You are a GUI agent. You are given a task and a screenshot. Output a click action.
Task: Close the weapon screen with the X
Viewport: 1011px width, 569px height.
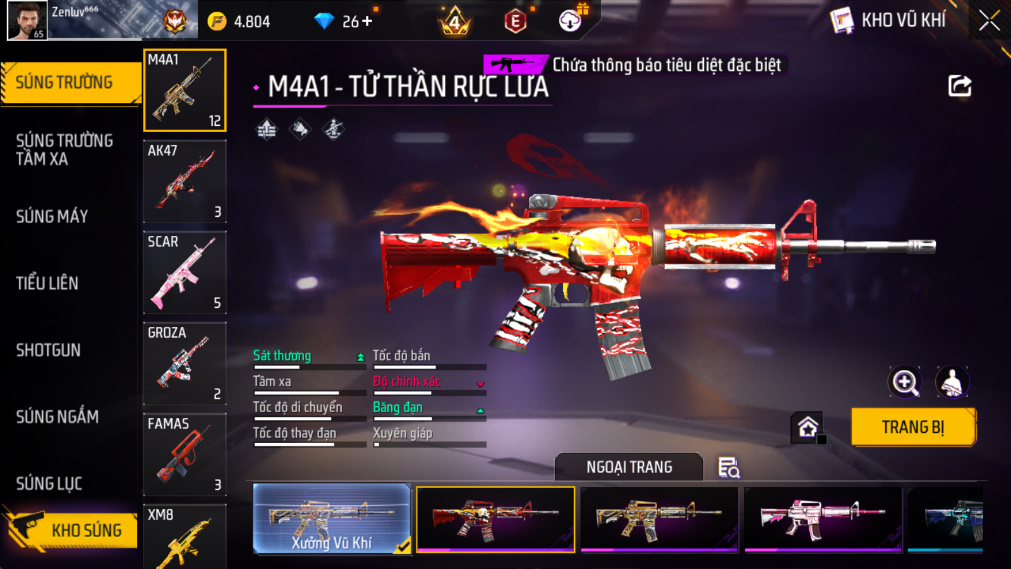point(988,21)
